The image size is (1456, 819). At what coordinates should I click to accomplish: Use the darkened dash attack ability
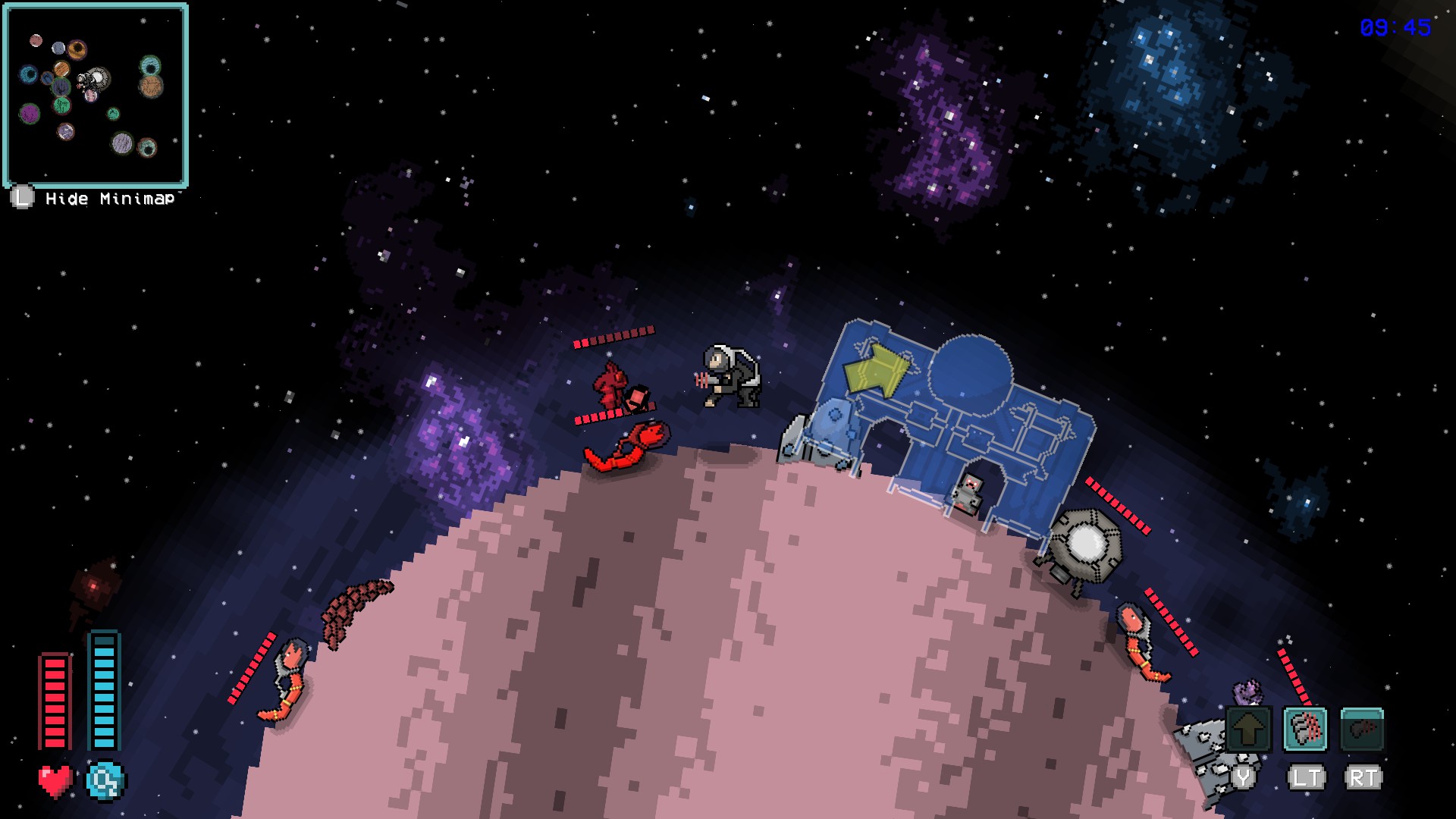coord(1362,730)
